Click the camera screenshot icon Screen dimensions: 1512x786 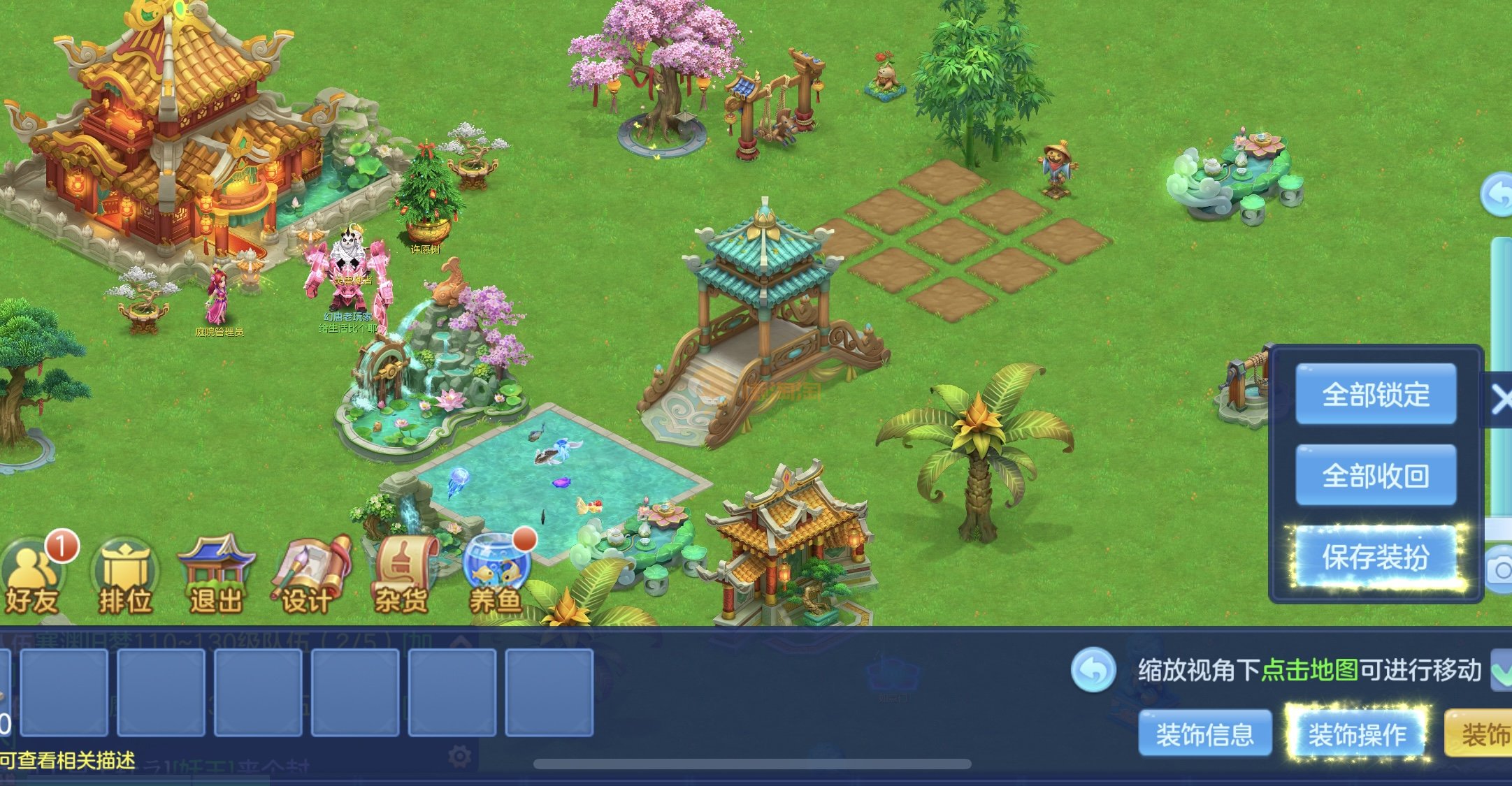[x=1500, y=570]
